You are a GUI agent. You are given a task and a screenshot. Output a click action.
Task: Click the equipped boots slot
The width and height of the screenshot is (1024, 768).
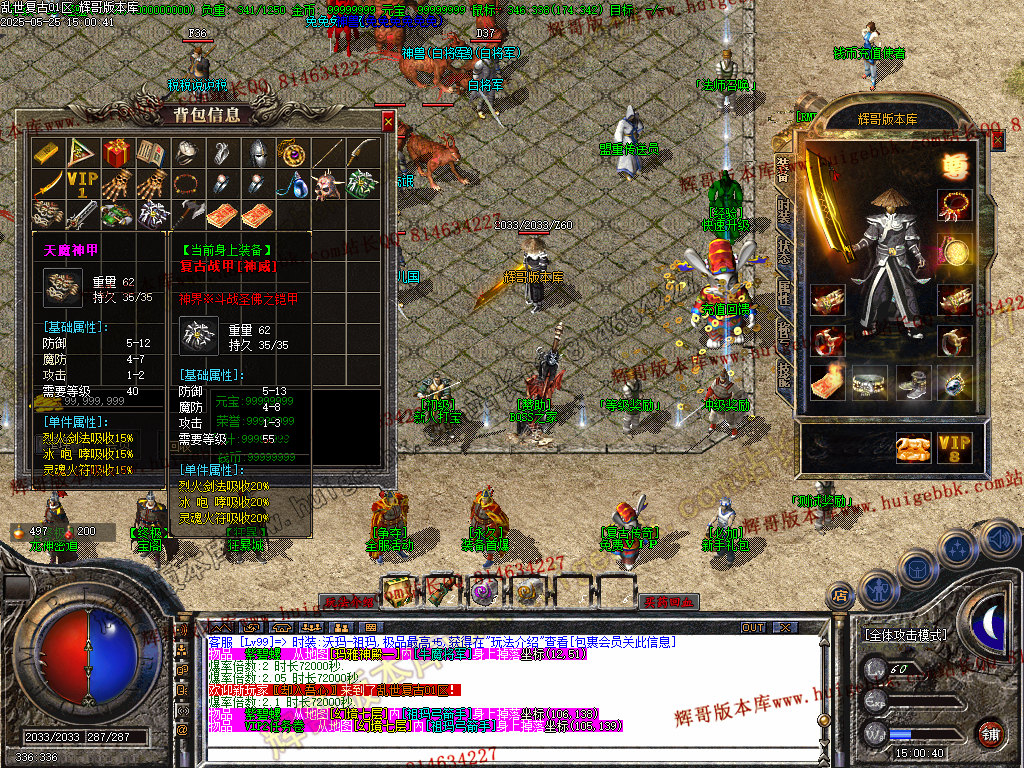pyautogui.click(x=911, y=381)
